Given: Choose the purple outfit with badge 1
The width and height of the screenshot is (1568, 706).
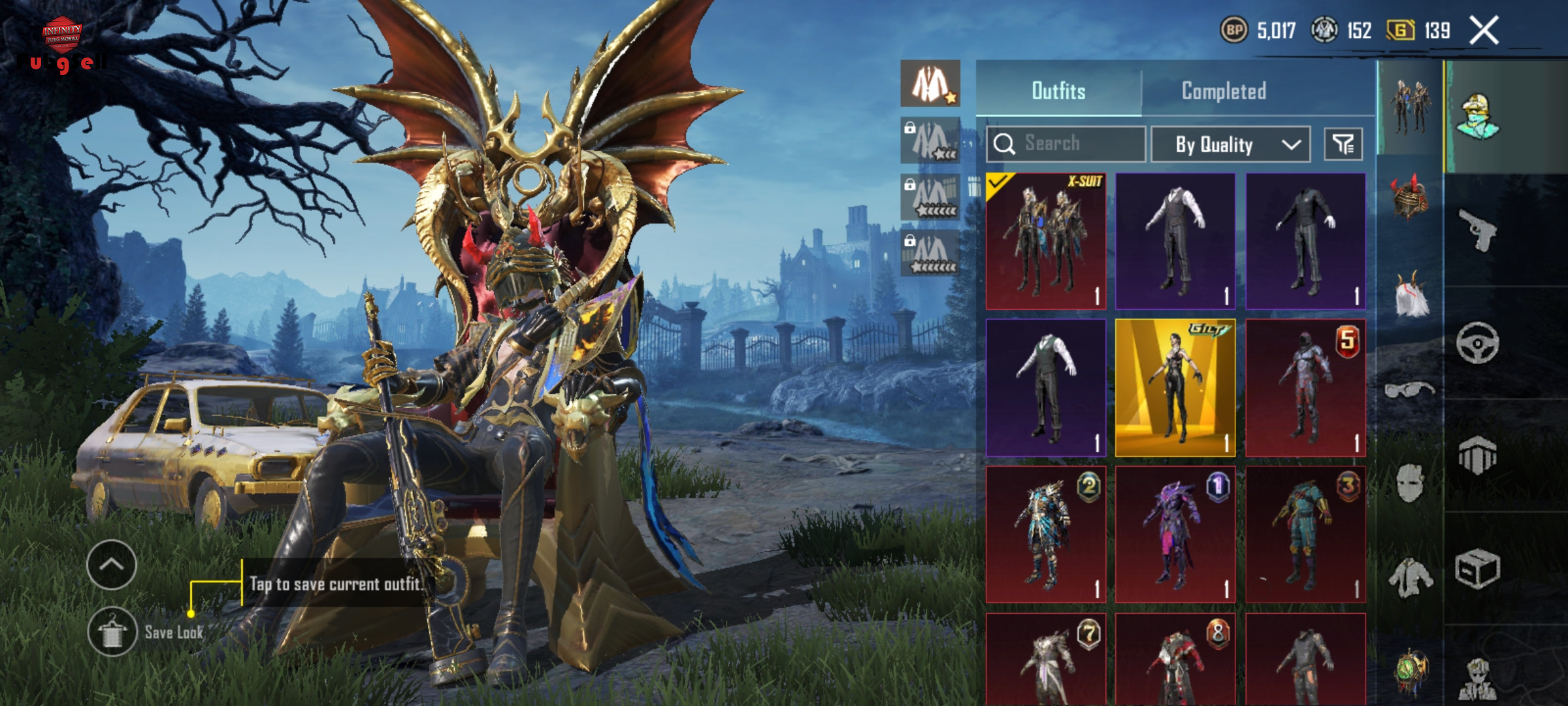Looking at the screenshot, I should click(x=1175, y=534).
